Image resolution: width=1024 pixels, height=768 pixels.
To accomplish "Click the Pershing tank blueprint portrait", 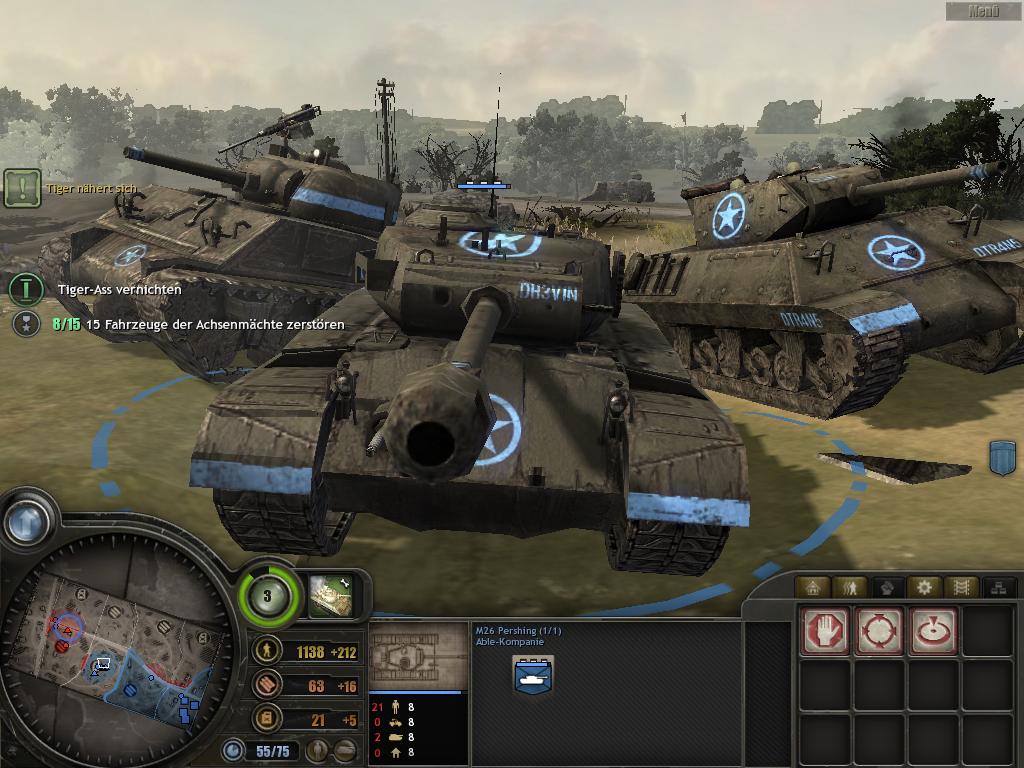I will pos(417,656).
